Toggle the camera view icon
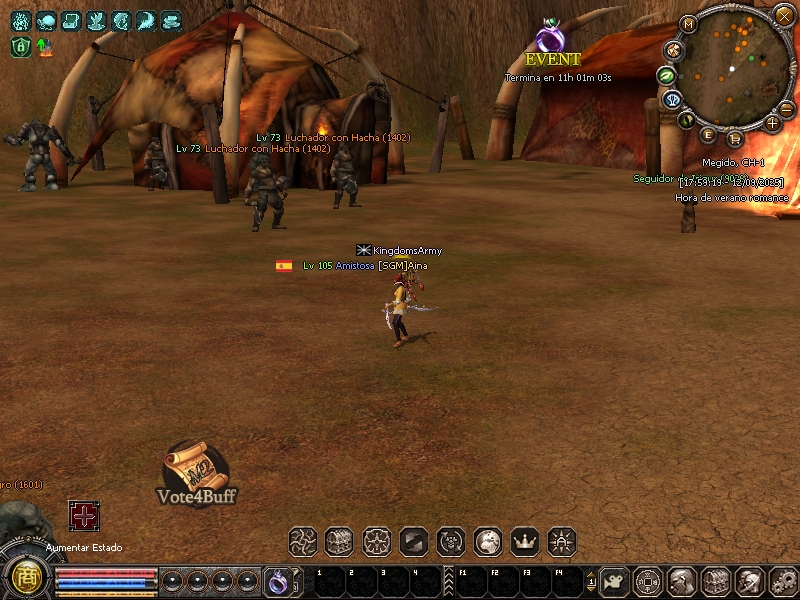Image resolution: width=800 pixels, height=600 pixels. point(614,580)
